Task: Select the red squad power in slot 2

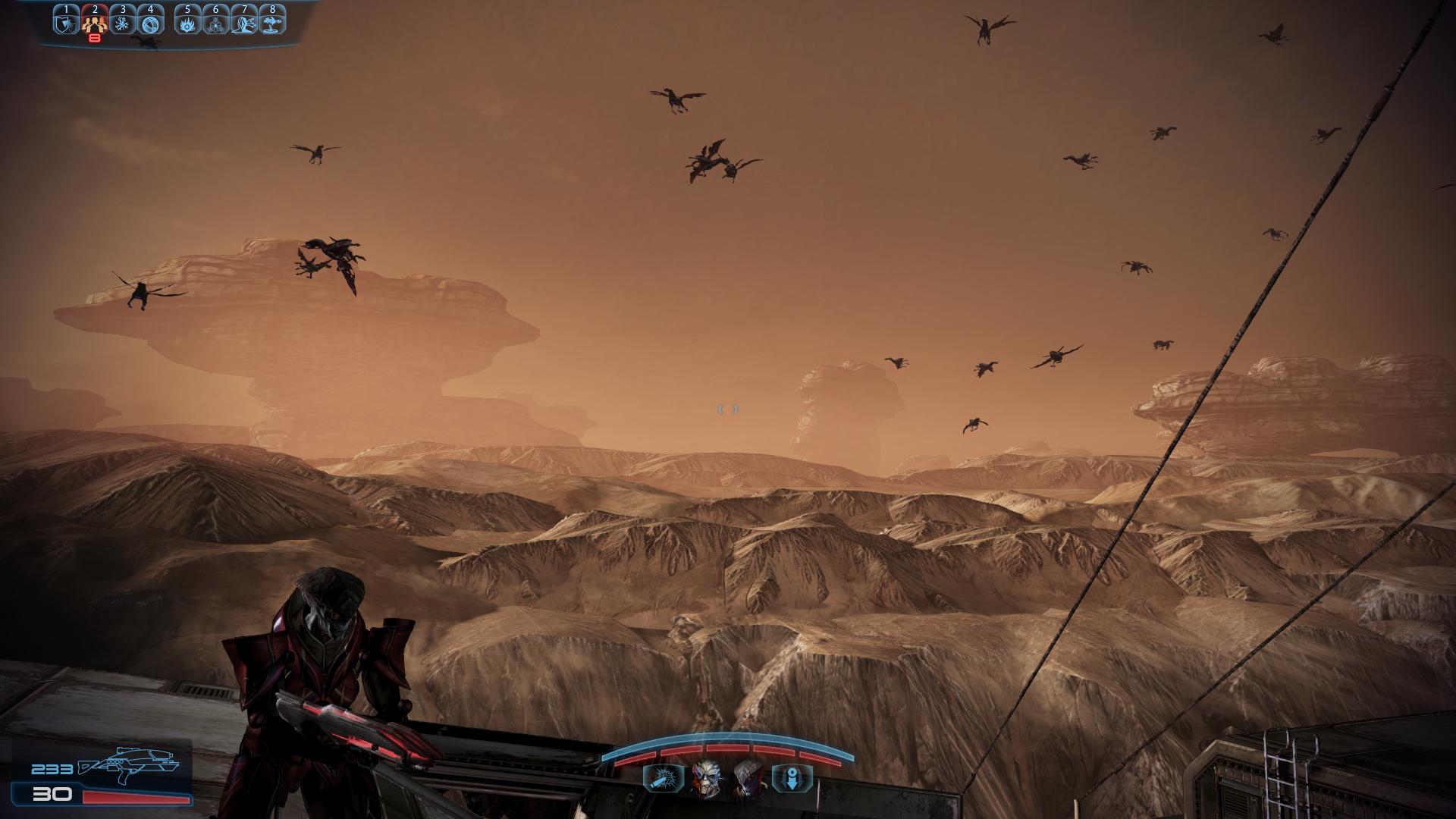Action: 95,24
